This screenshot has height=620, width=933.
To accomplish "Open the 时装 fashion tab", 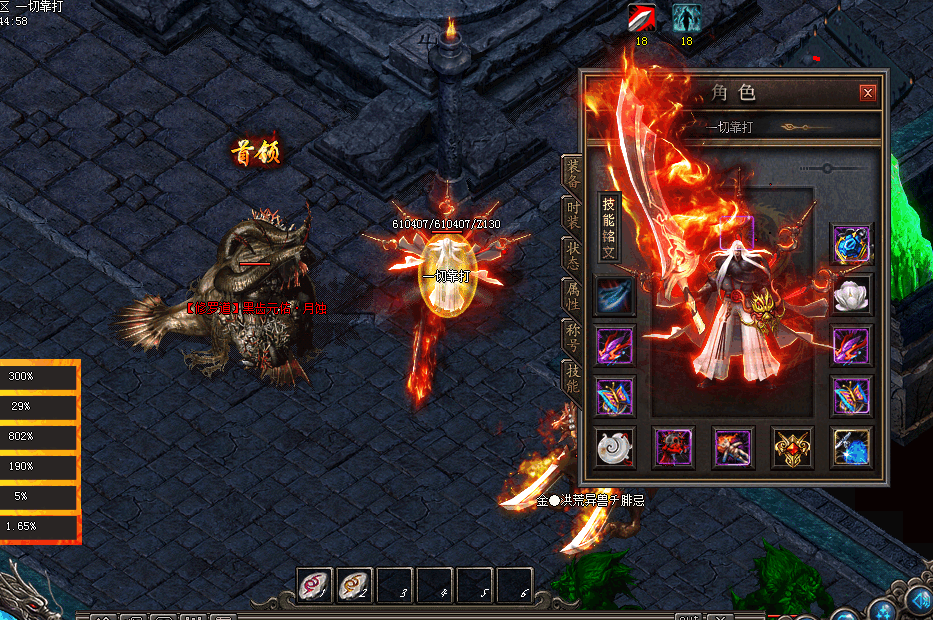I will [573, 215].
